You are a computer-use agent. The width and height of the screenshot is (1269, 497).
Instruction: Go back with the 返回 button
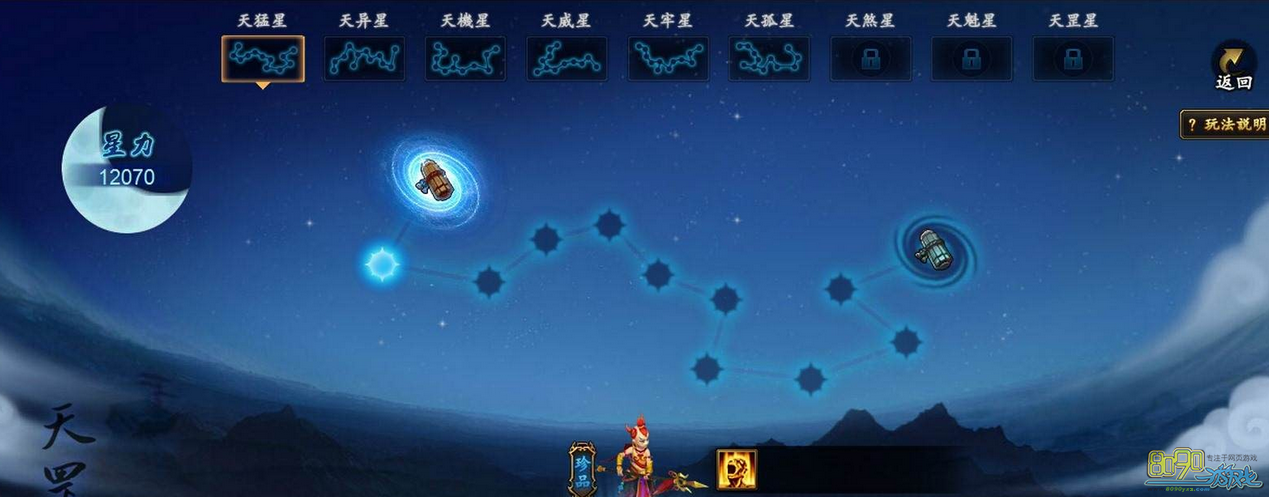tap(1233, 67)
